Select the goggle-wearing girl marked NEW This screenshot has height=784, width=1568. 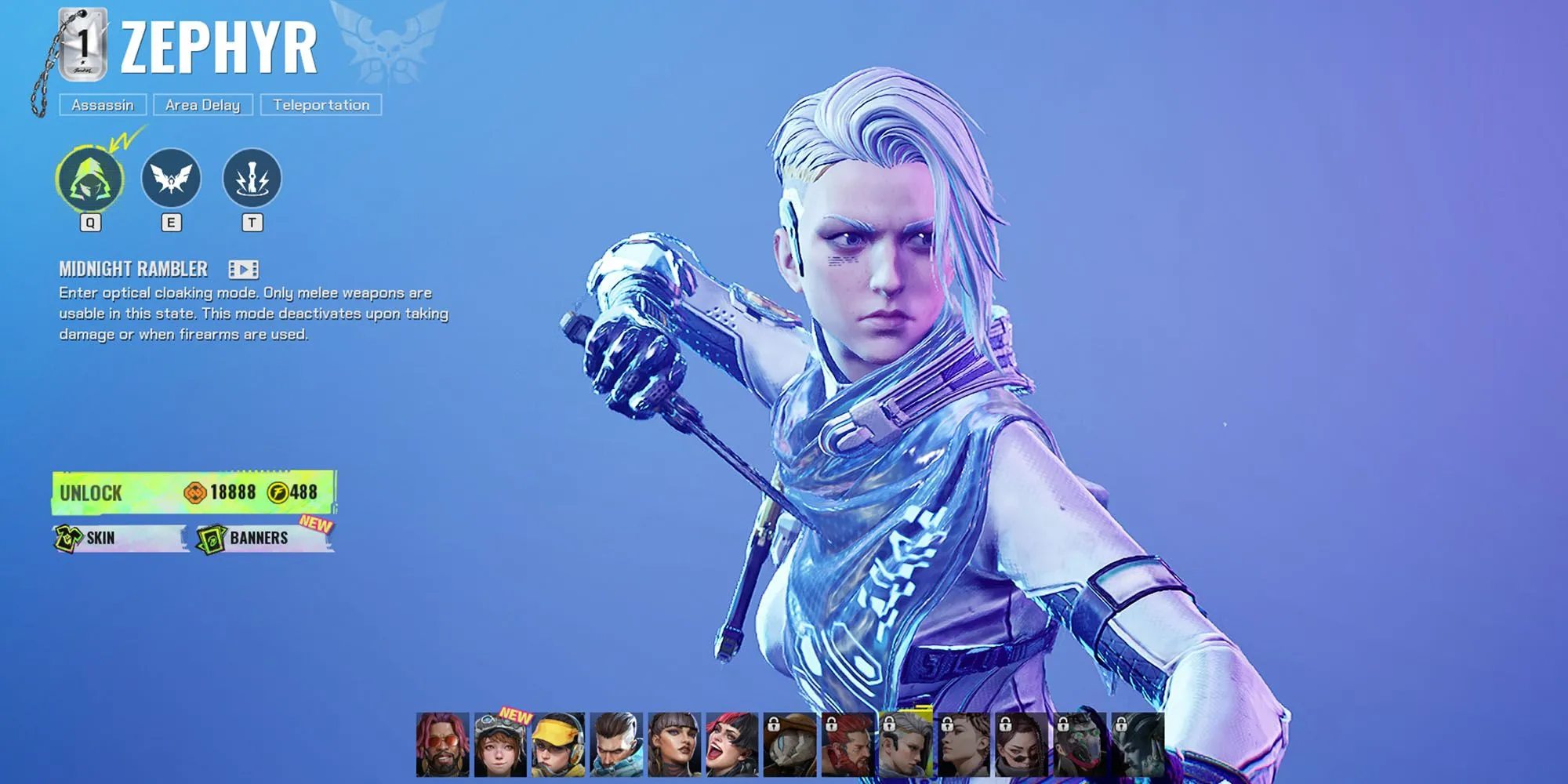coord(500,744)
